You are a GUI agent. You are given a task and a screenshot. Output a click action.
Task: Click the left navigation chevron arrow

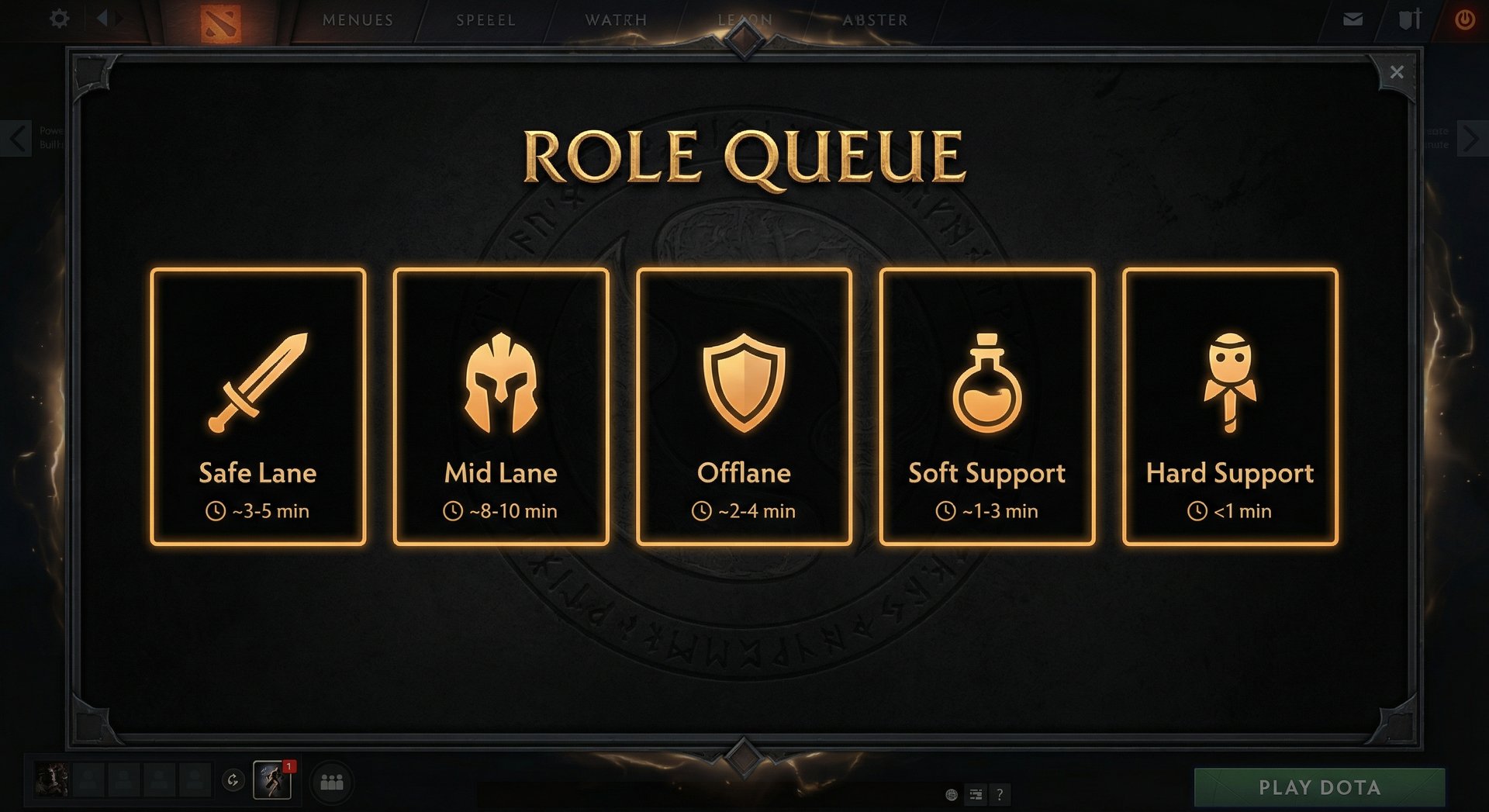coord(16,138)
